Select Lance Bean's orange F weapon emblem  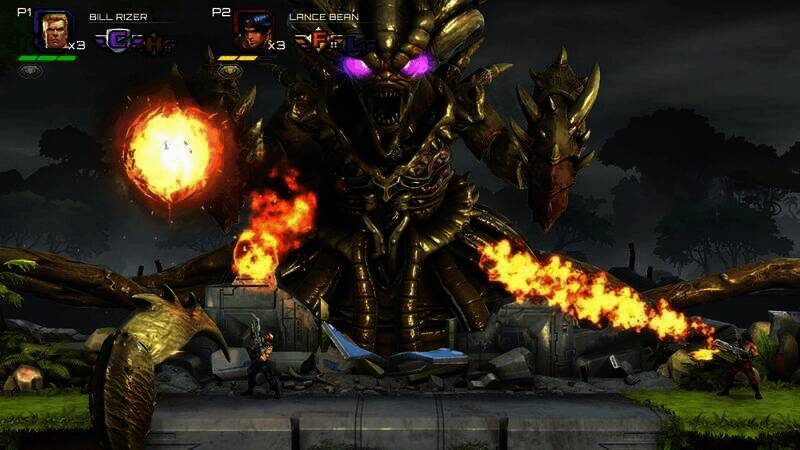(316, 41)
